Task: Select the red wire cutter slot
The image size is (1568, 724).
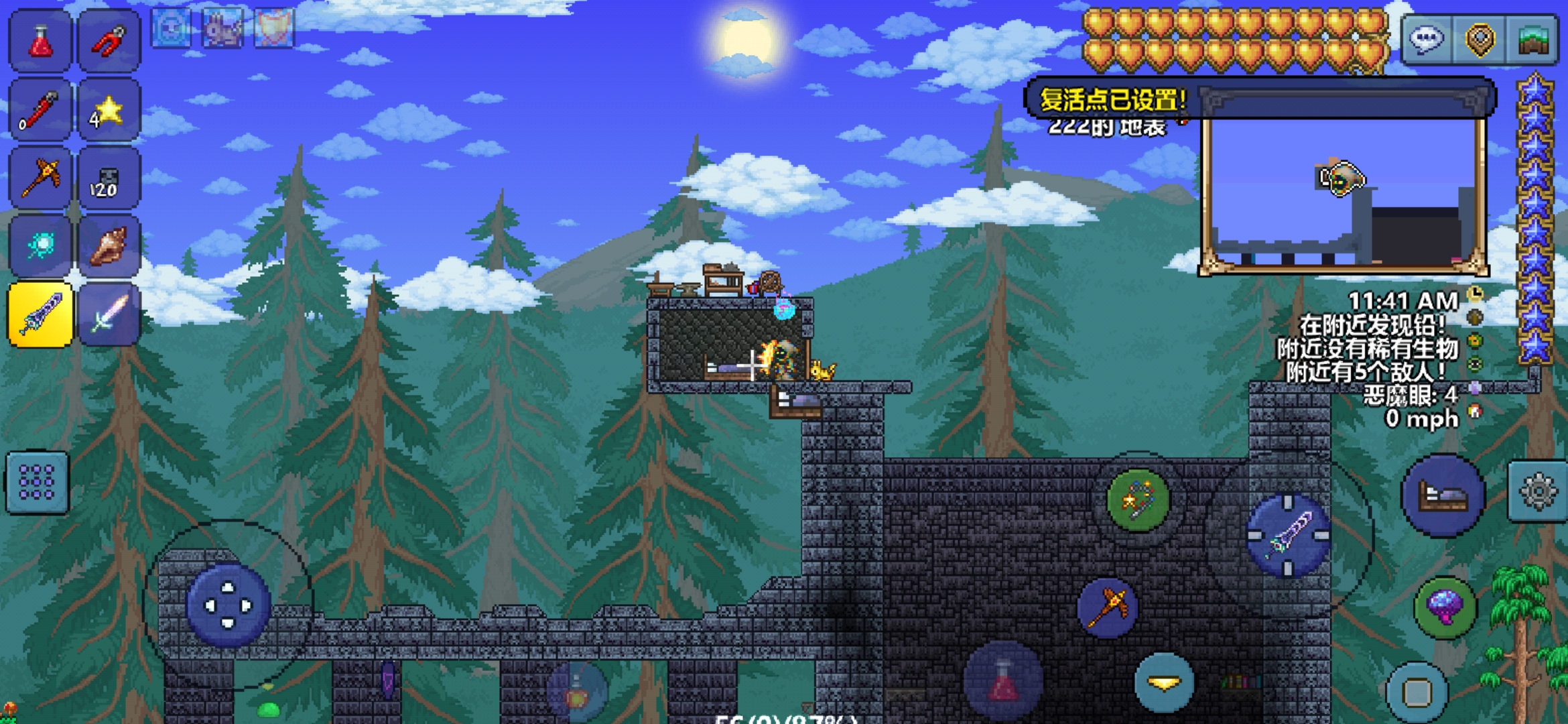Action: click(109, 42)
